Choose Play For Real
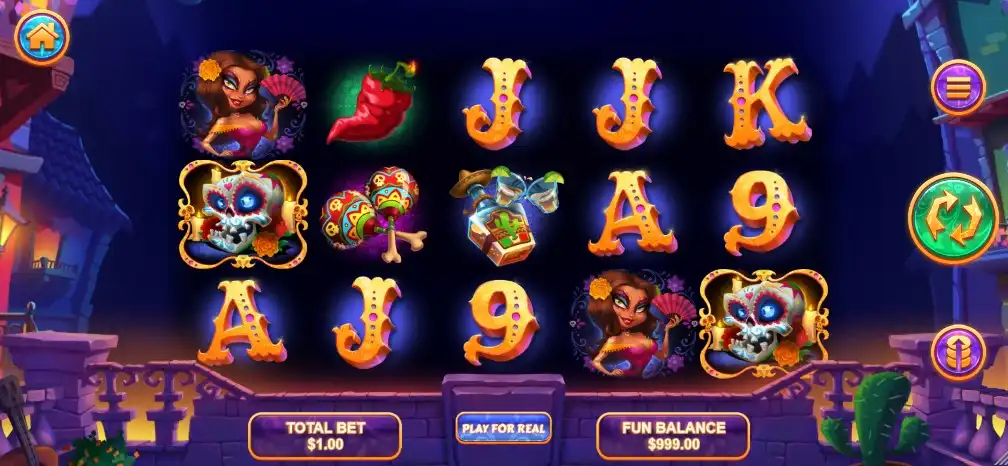This screenshot has height=466, width=1008. tap(503, 428)
